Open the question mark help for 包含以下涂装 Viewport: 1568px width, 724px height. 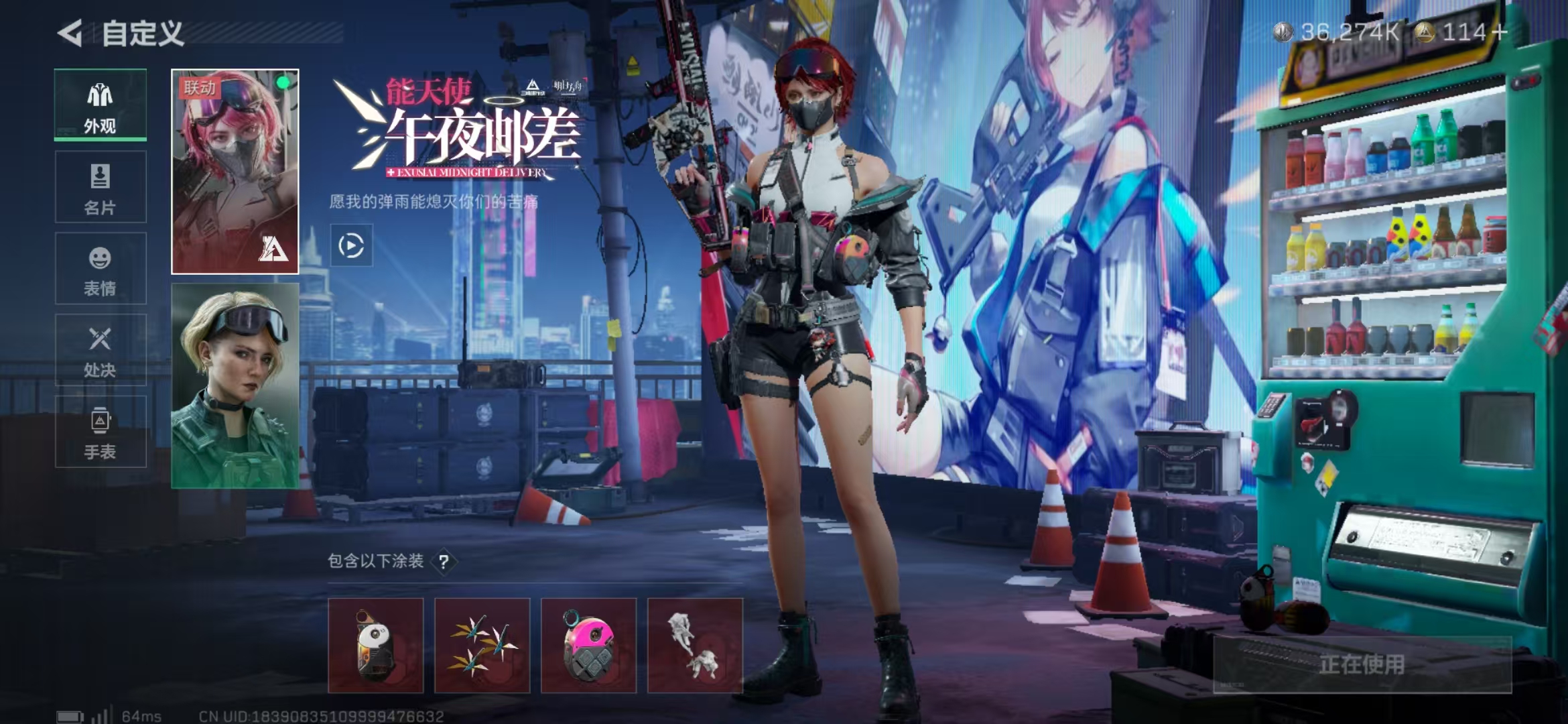pyautogui.click(x=444, y=562)
